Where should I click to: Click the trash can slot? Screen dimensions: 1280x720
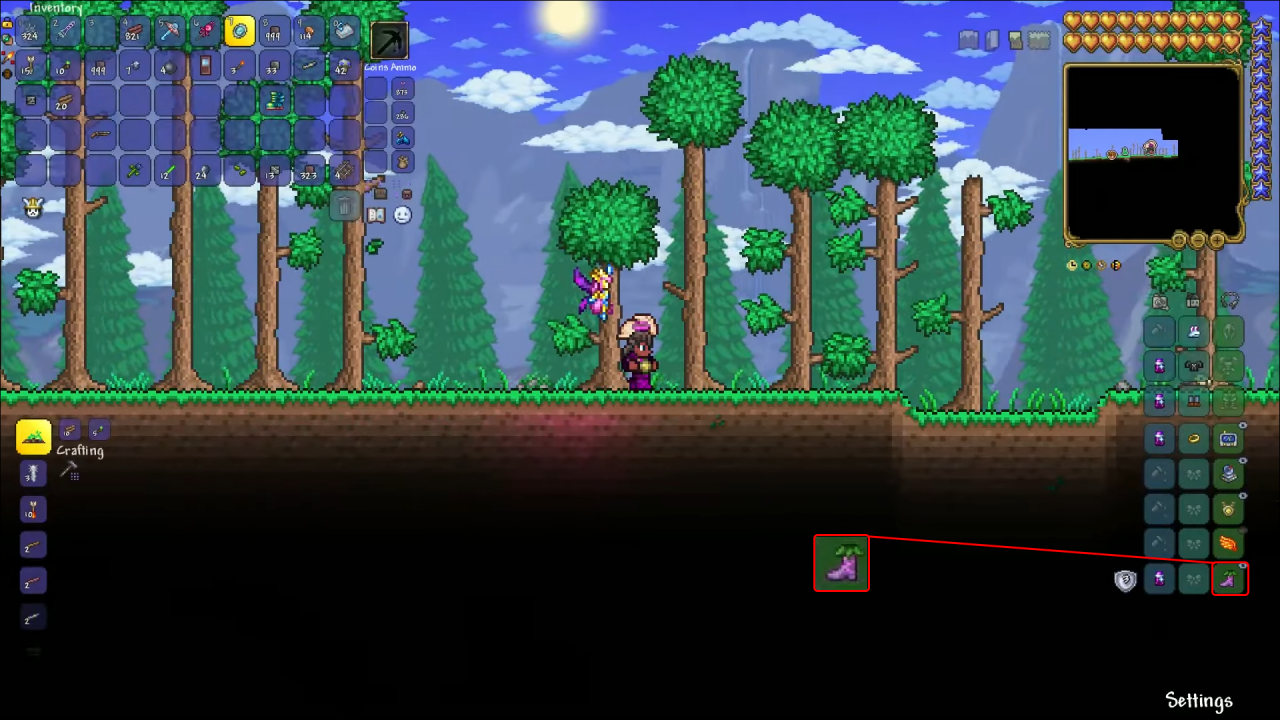tap(344, 207)
